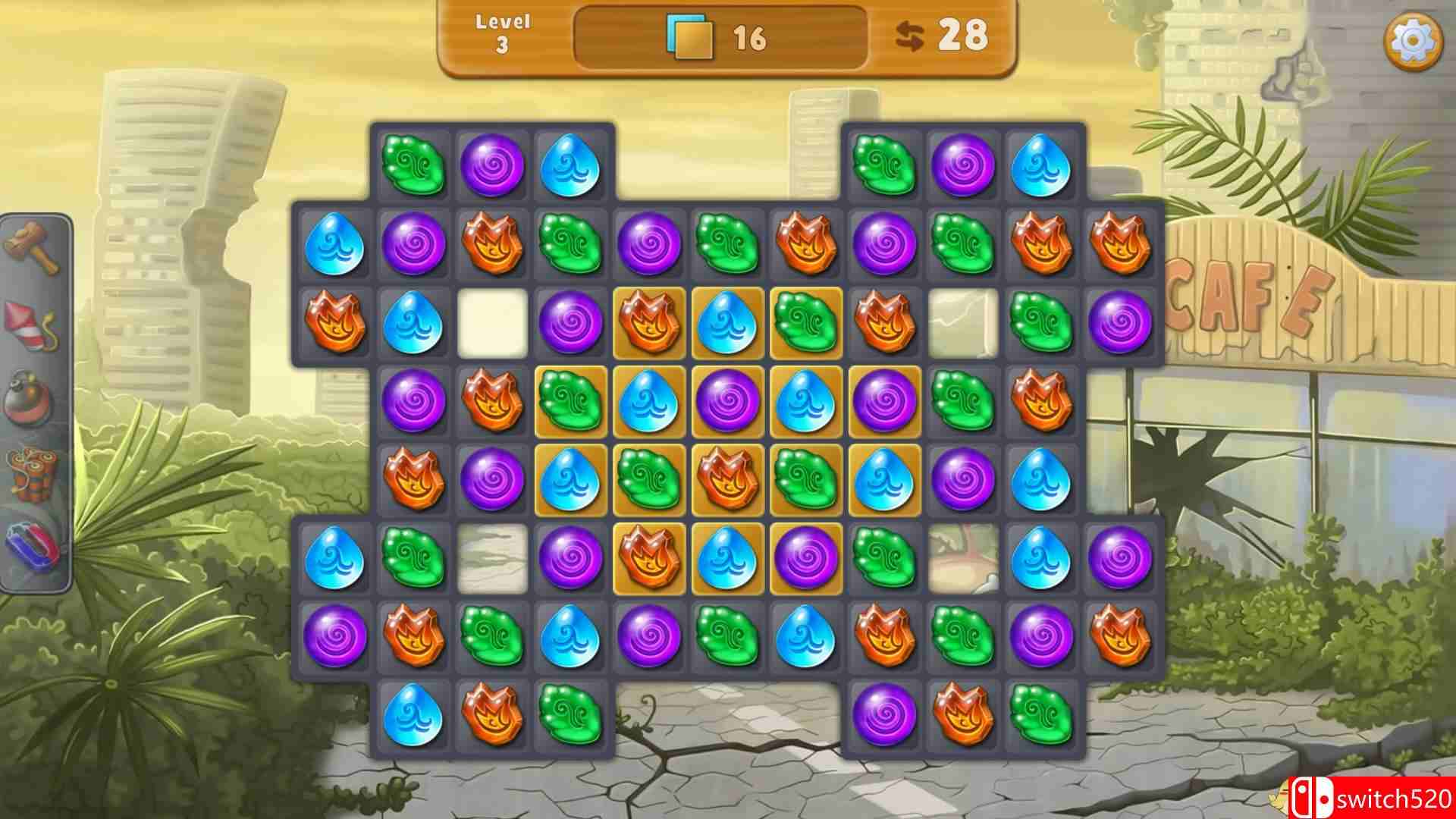Viewport: 1456px width, 819px height.
Task: Click the moves counter showing 28
Action: point(965,34)
